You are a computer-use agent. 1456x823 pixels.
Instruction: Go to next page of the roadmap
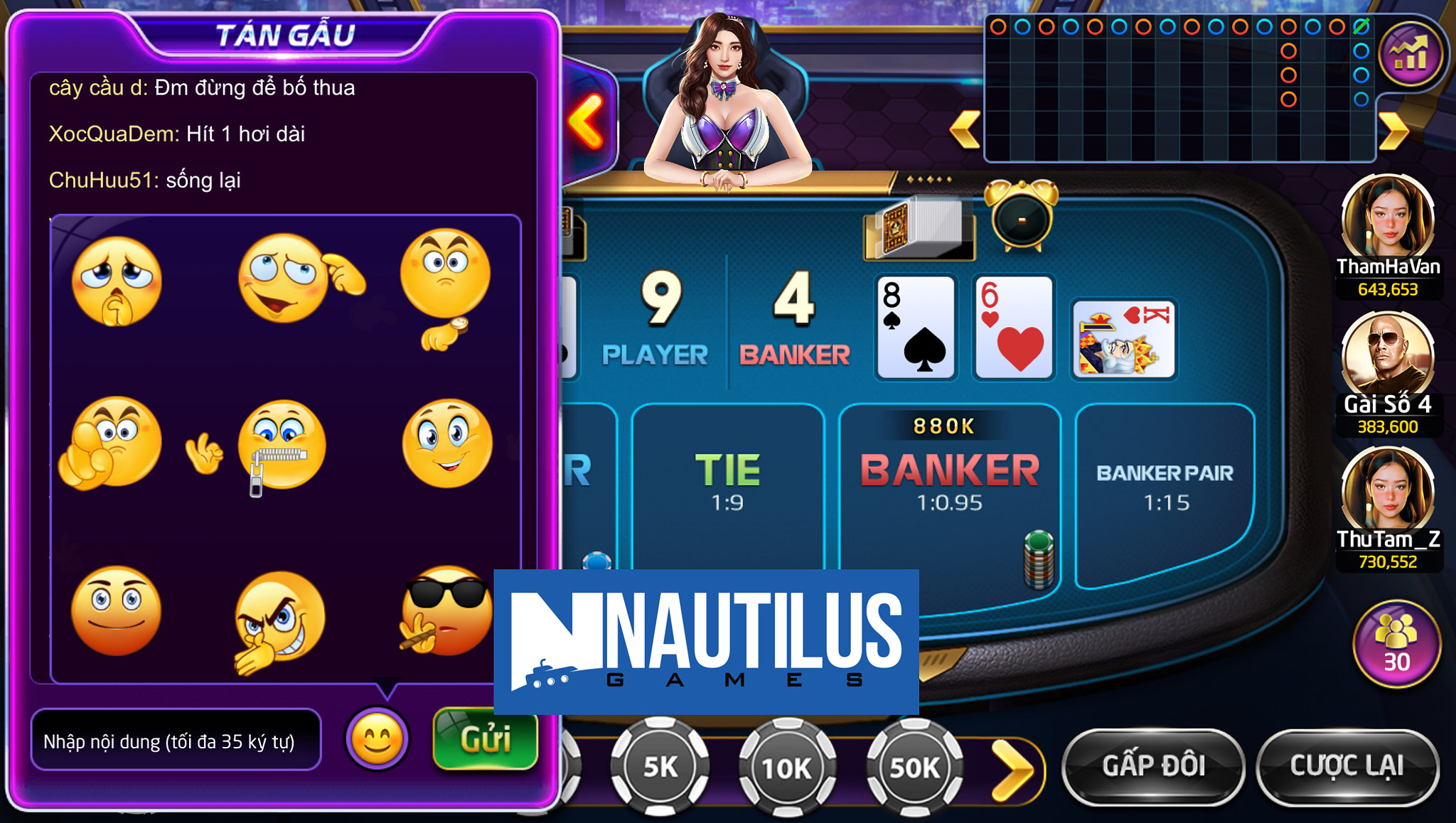pyautogui.click(x=1393, y=131)
